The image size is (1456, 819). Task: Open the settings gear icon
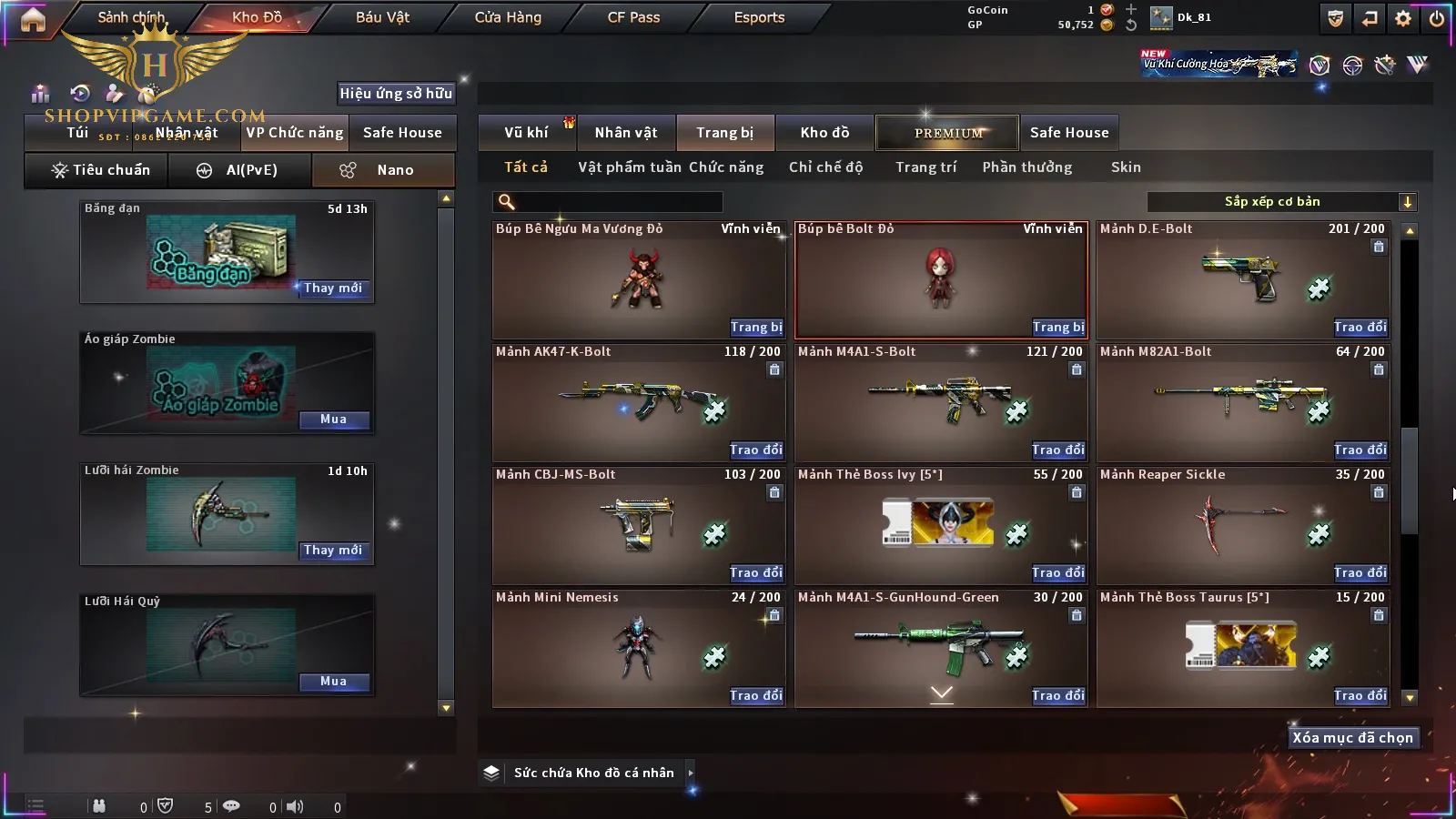tap(1403, 18)
